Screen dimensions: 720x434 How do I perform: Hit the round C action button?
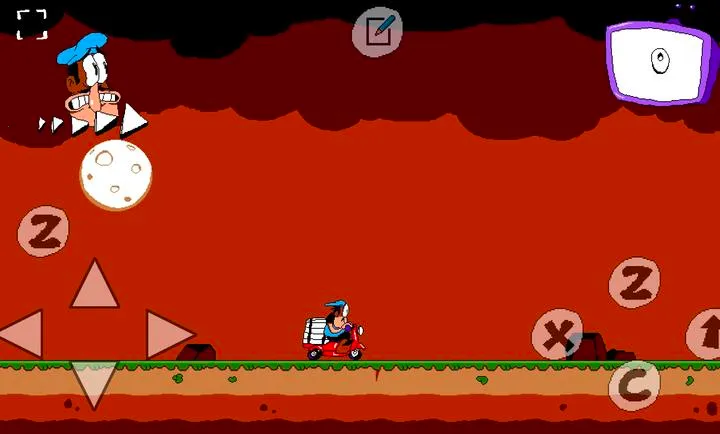634,385
